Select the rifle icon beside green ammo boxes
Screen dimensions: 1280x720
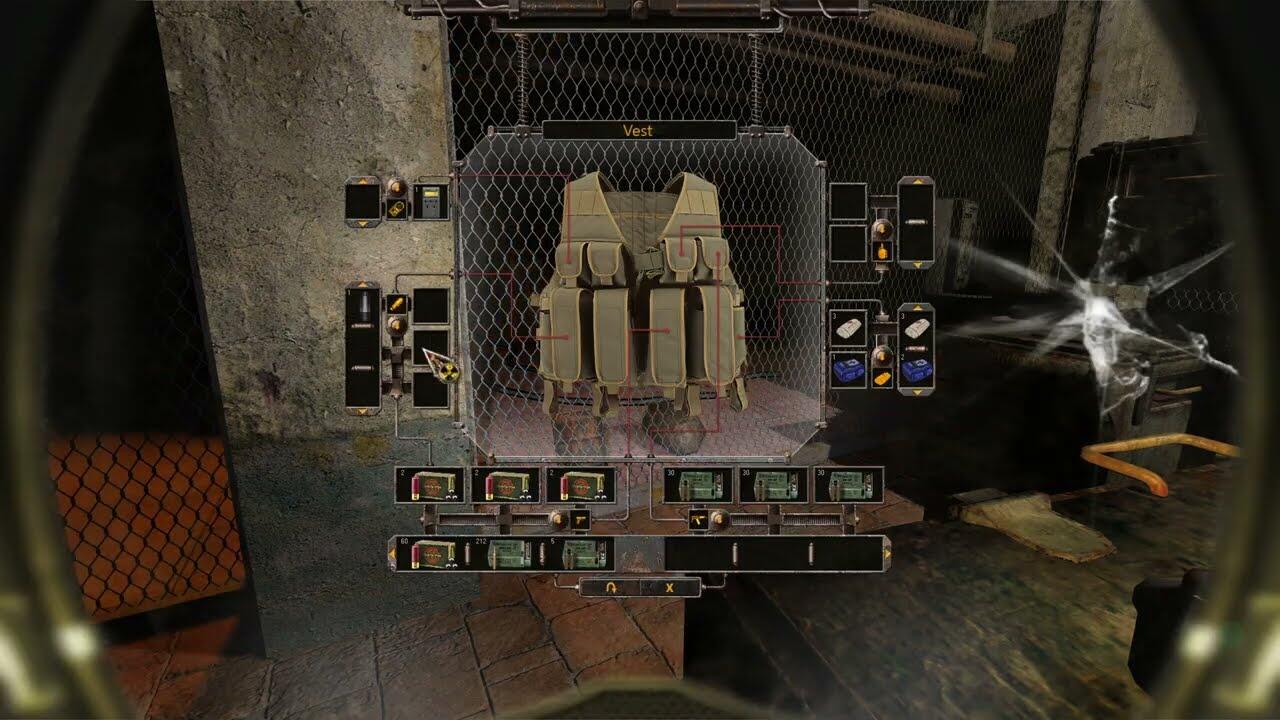coord(697,520)
